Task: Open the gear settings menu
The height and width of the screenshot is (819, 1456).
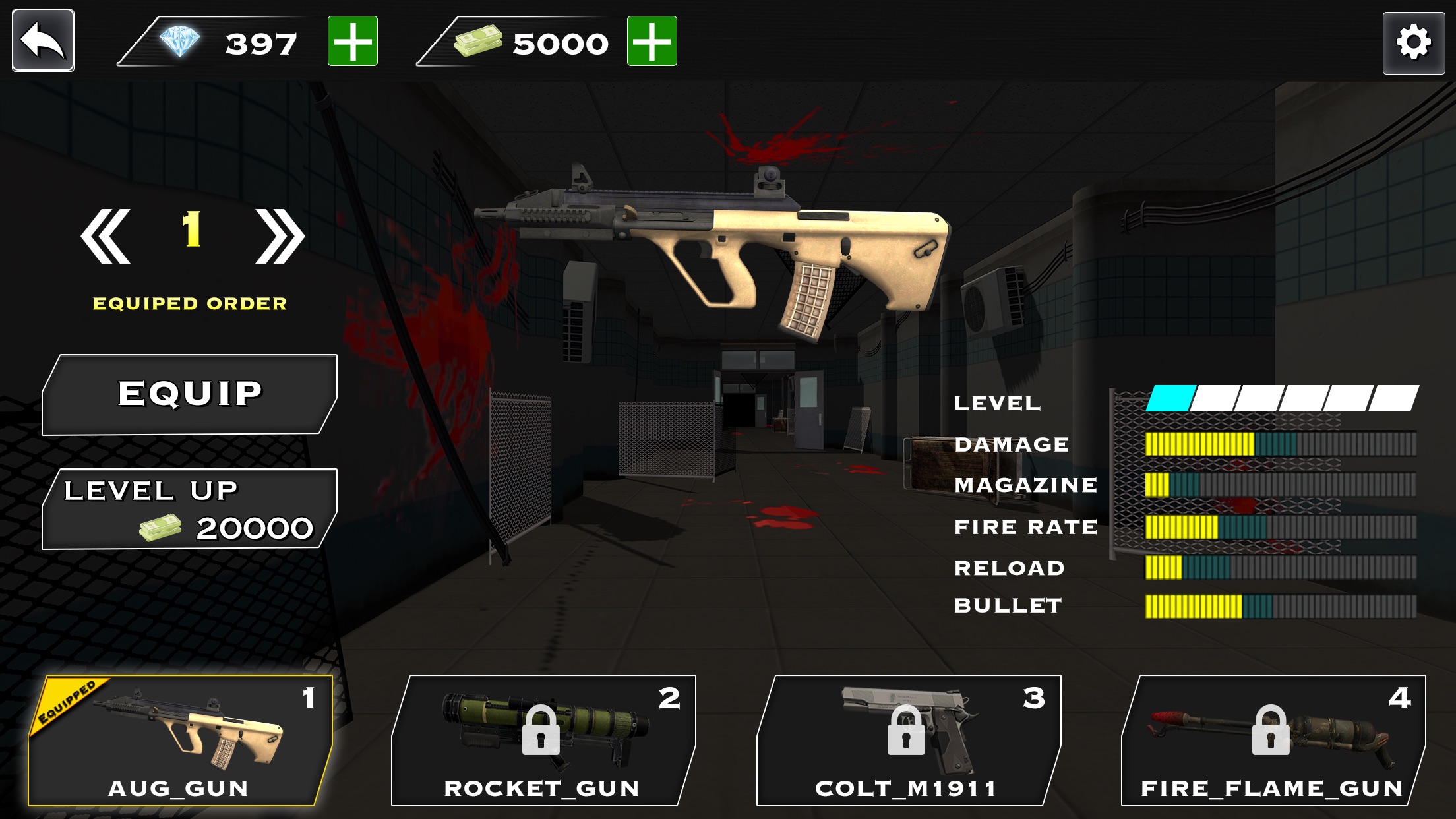Action: [1414, 43]
